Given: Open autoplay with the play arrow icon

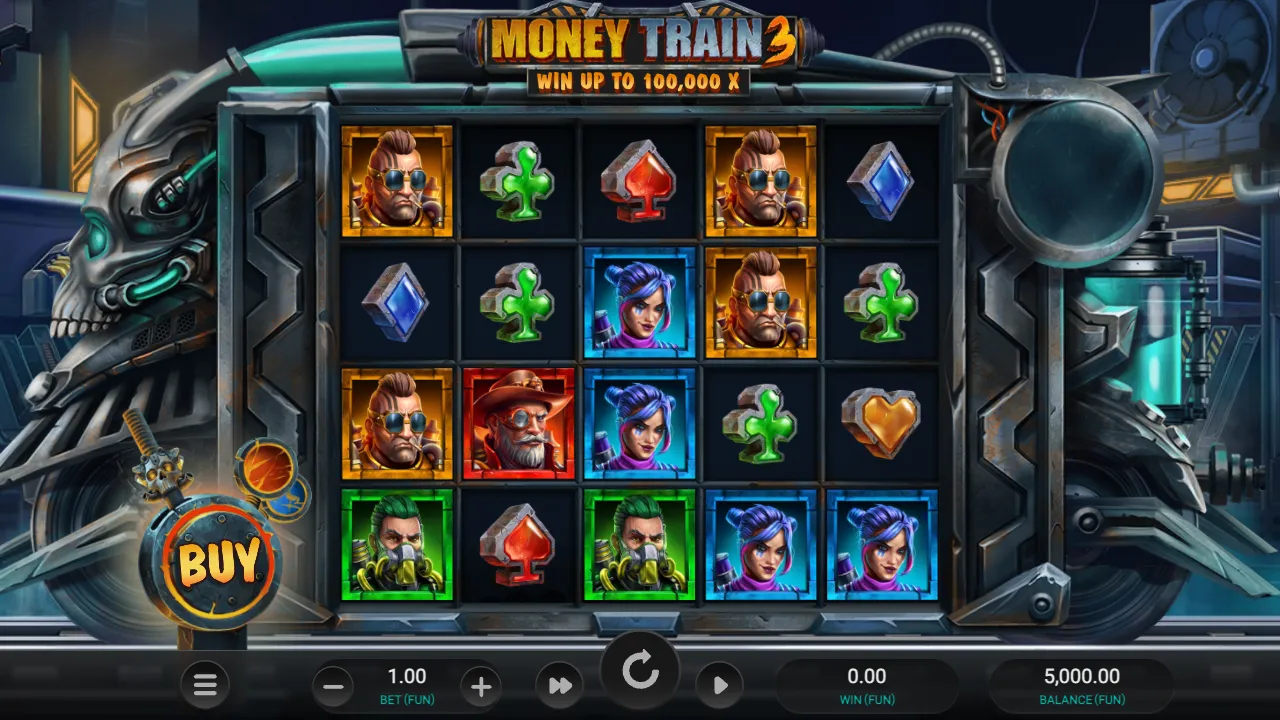Looking at the screenshot, I should click(x=721, y=686).
